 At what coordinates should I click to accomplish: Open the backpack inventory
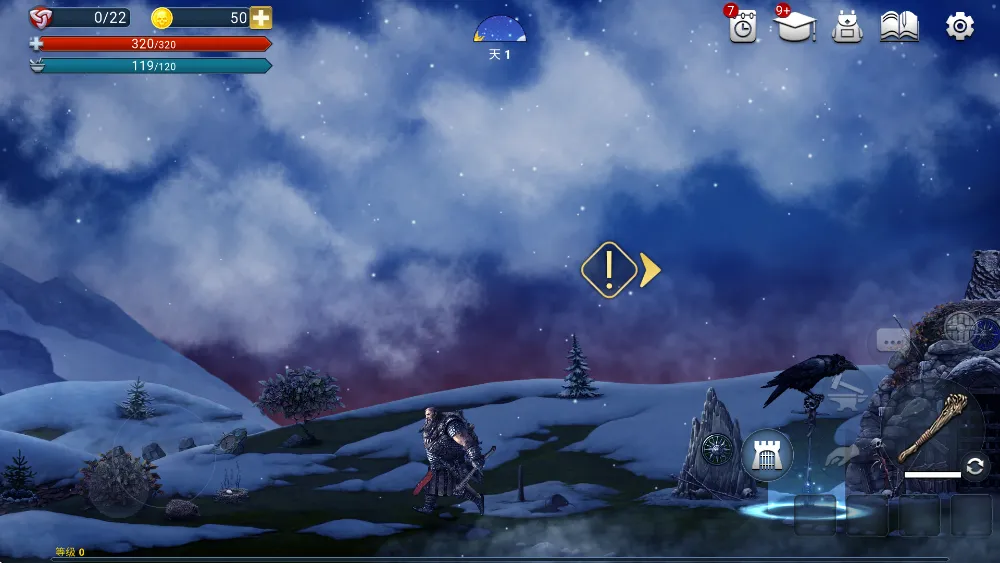(x=847, y=27)
